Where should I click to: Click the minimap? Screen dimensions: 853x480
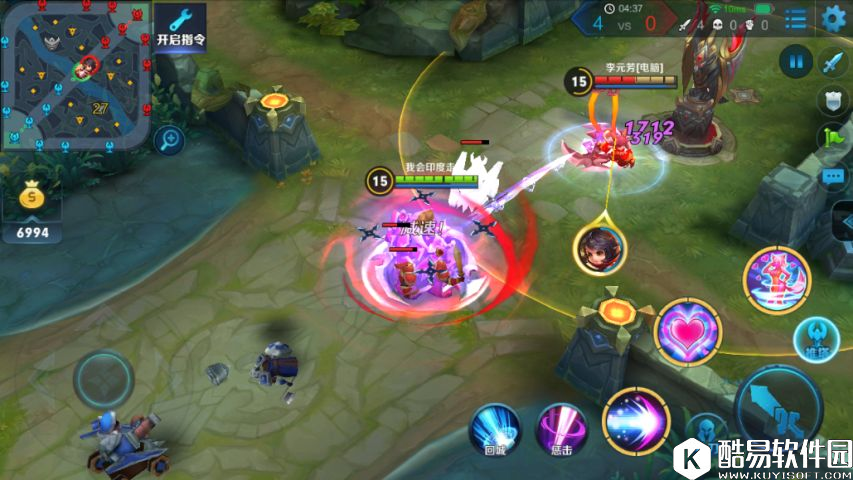74,75
